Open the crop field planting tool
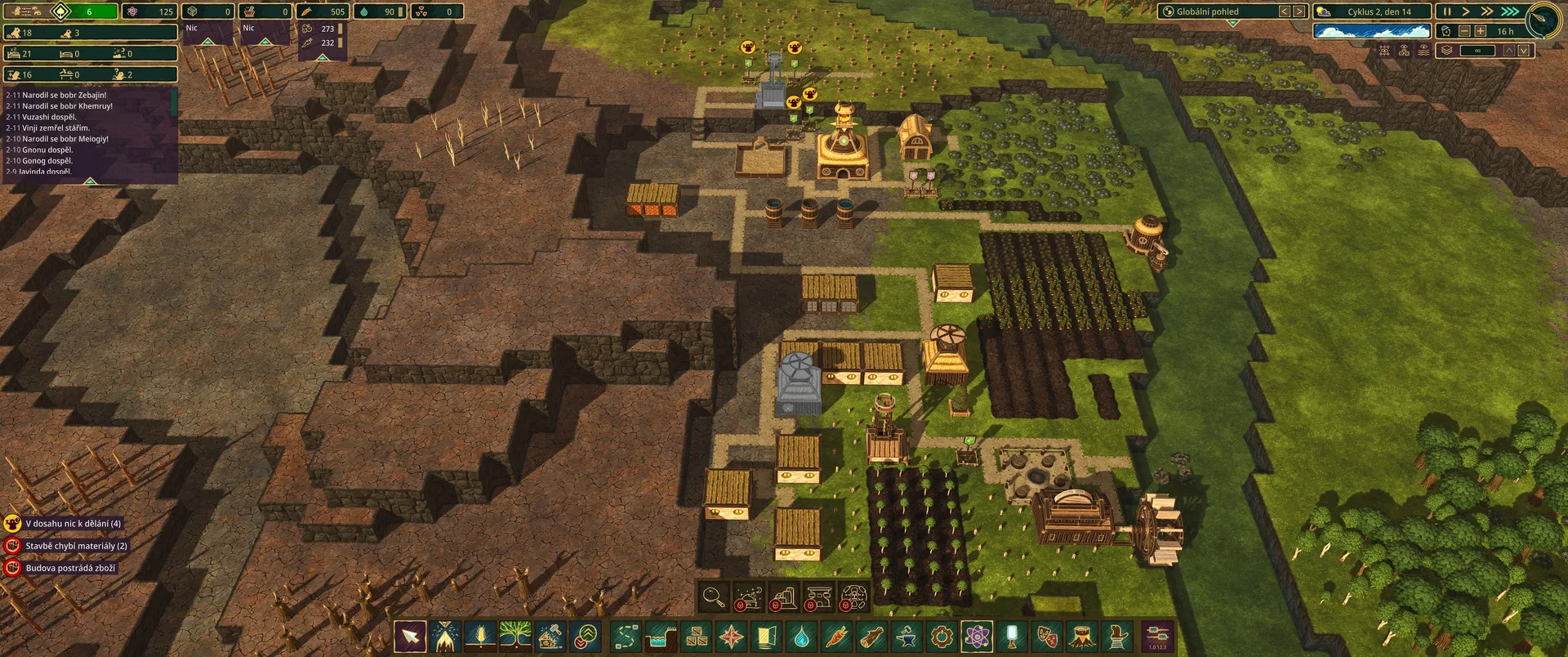The image size is (1568, 657). 480,636
